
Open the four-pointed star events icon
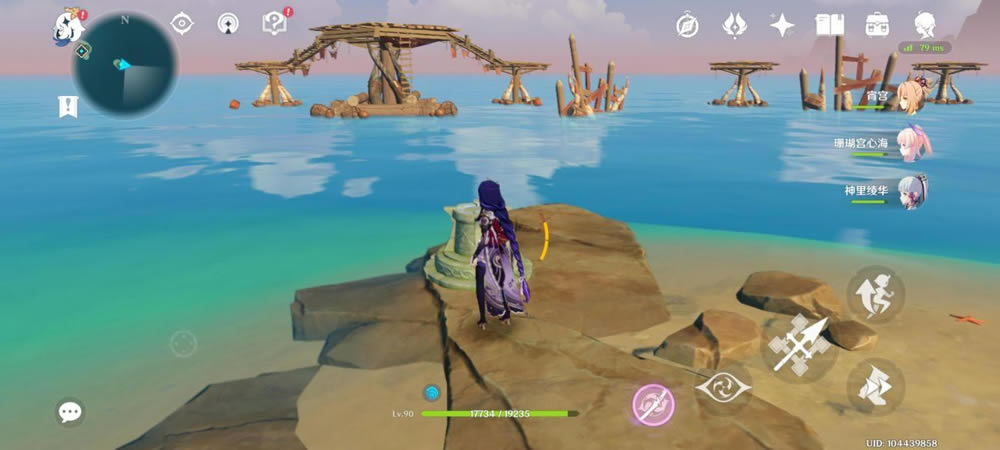782,25
